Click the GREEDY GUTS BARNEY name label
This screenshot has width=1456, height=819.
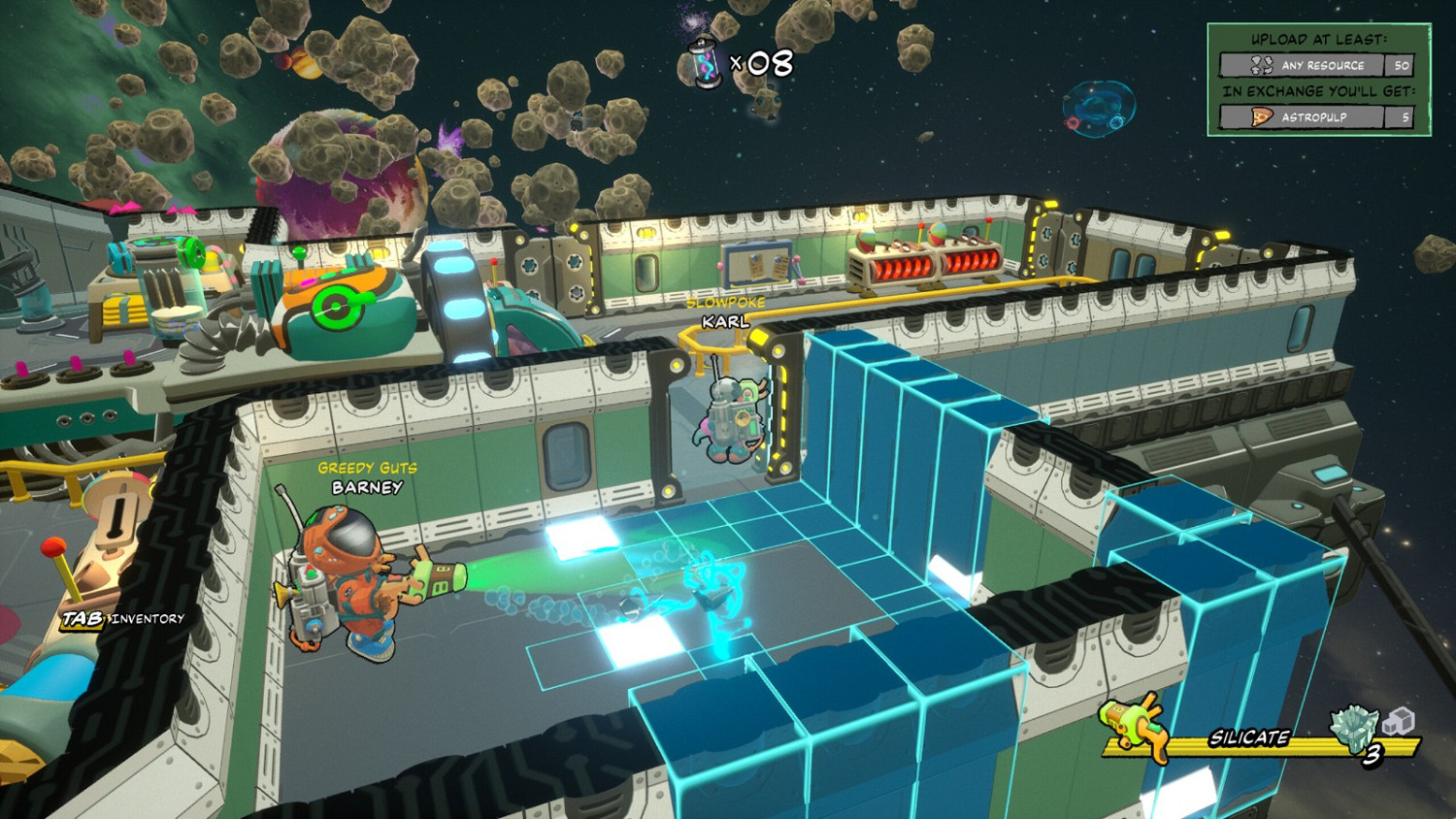(x=369, y=477)
